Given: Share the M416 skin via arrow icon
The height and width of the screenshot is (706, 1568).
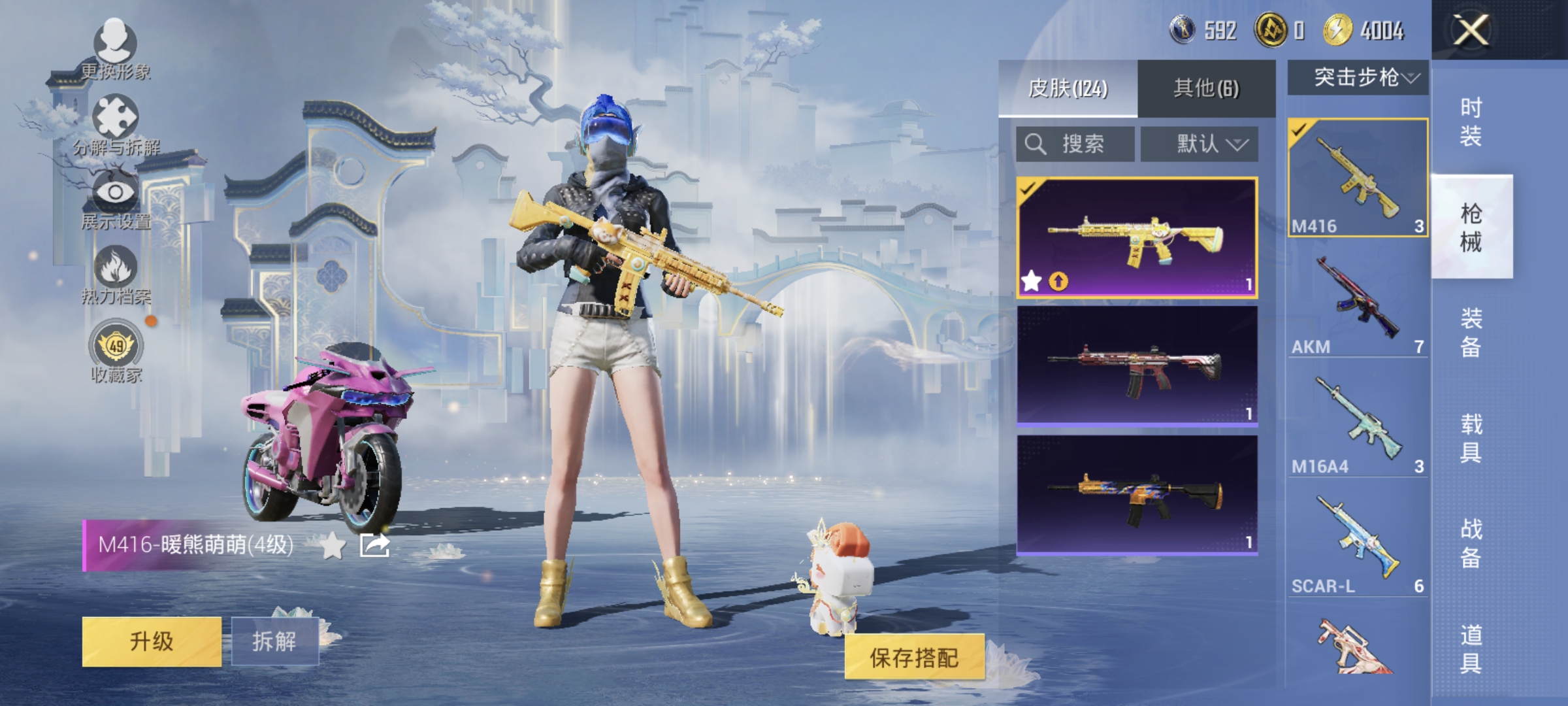Looking at the screenshot, I should click(x=374, y=545).
